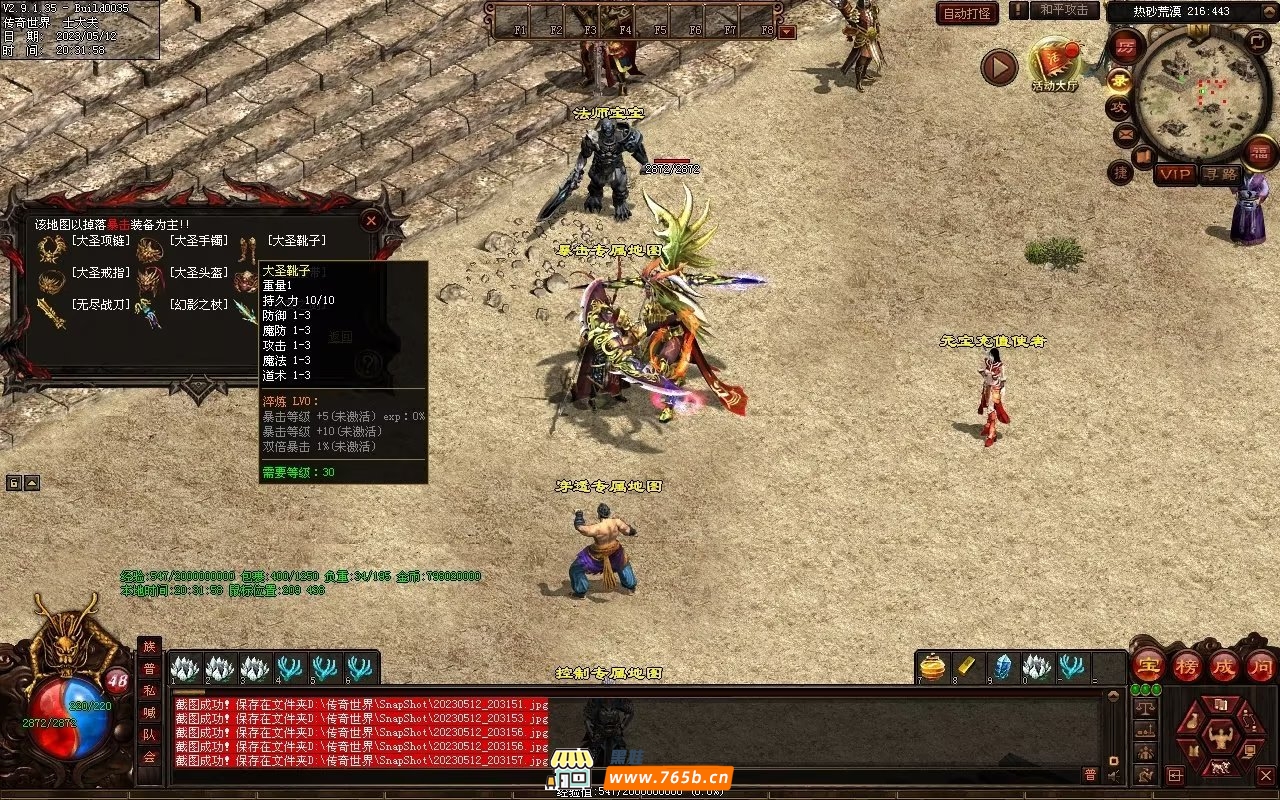
Task: Open the 榜 rankings button
Action: pyautogui.click(x=1186, y=666)
